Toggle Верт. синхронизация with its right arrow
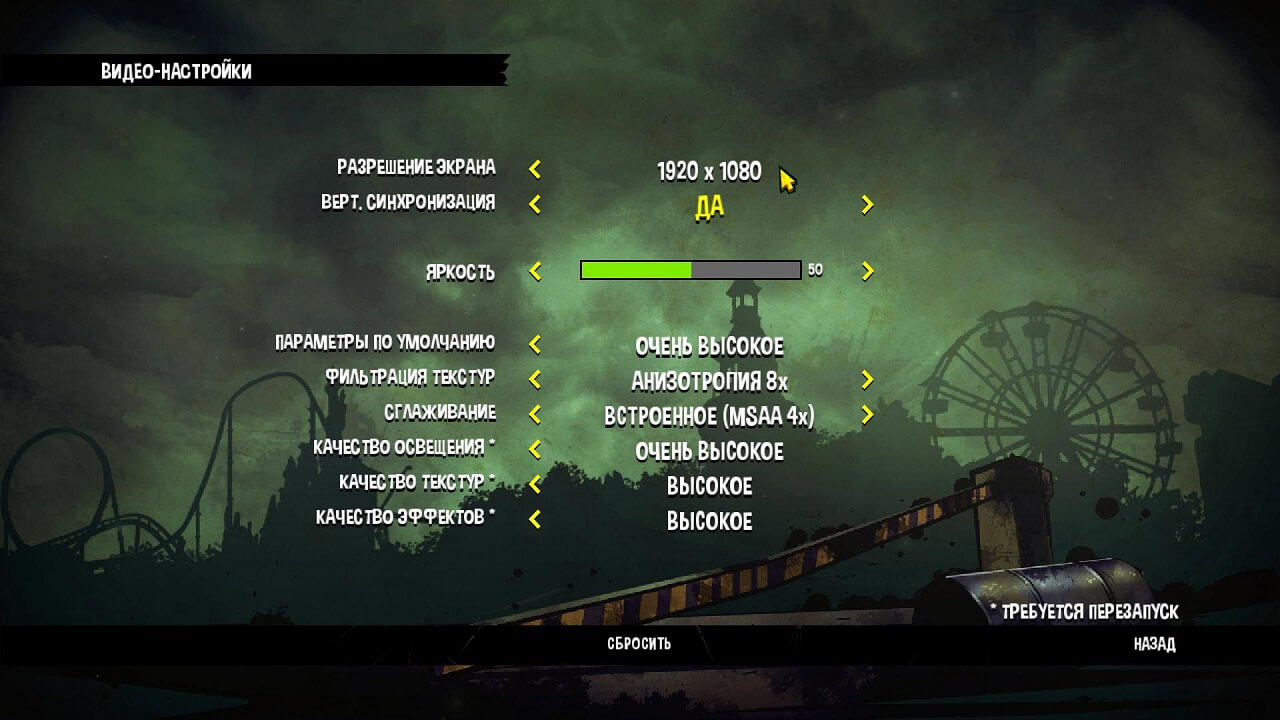1280x720 pixels. tap(867, 205)
